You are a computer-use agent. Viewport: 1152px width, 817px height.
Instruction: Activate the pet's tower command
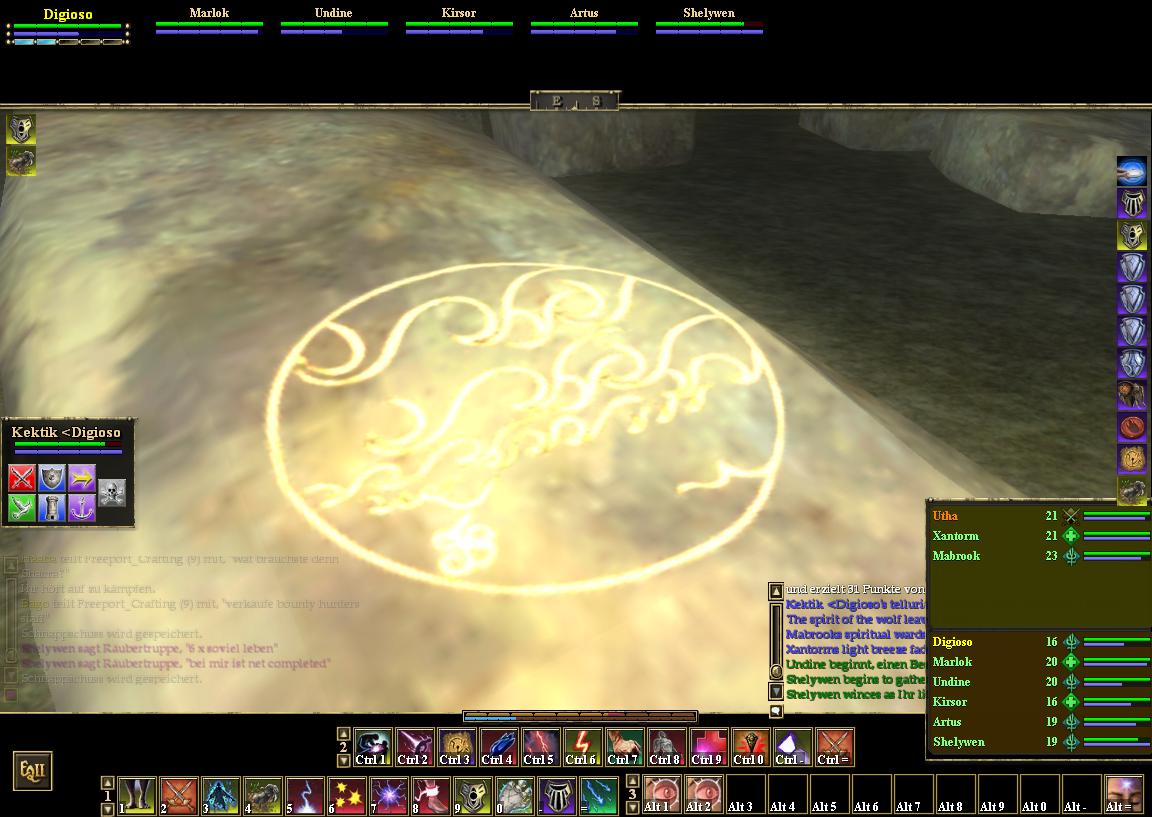pyautogui.click(x=52, y=508)
